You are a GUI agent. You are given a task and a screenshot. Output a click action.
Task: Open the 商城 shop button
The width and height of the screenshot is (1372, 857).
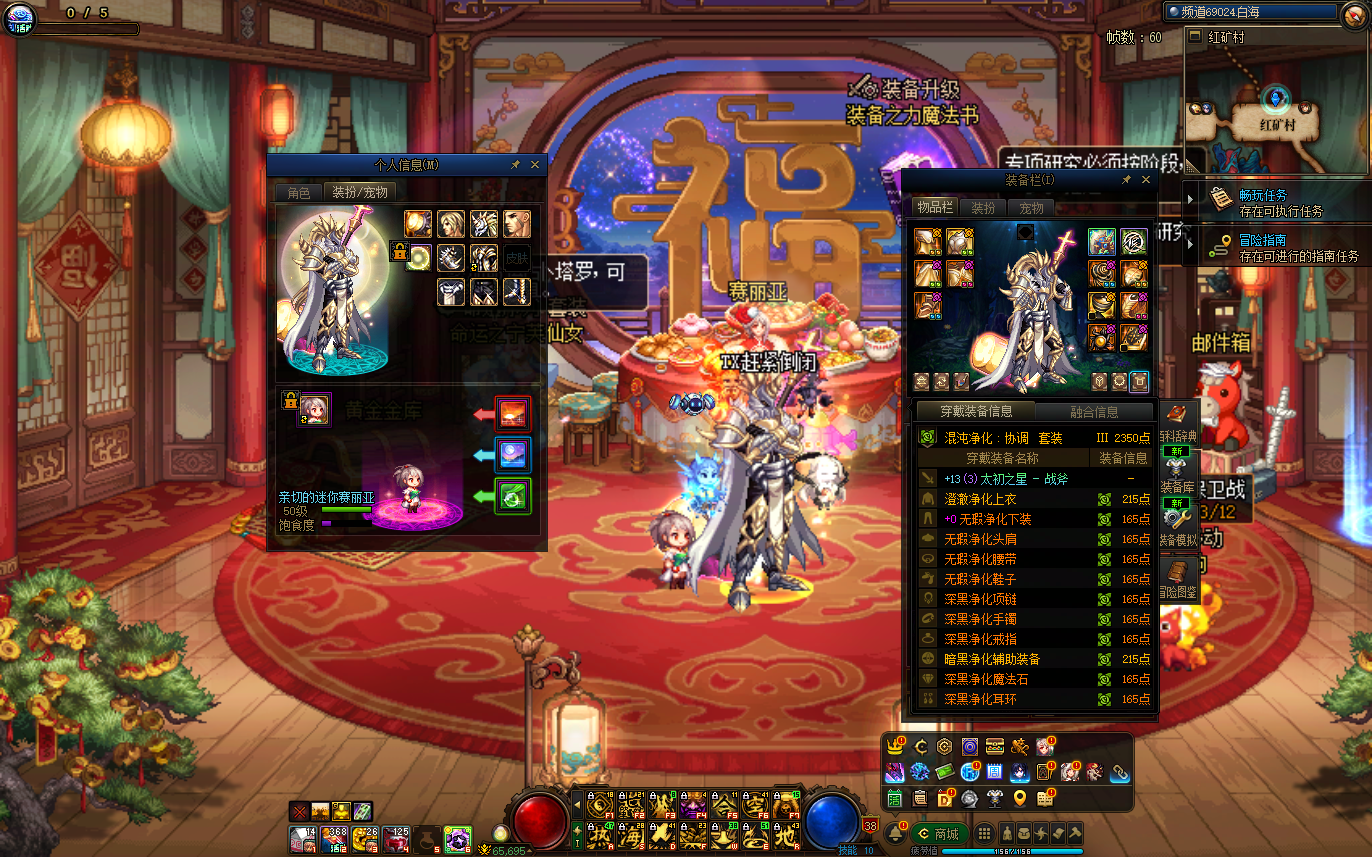coord(940,834)
